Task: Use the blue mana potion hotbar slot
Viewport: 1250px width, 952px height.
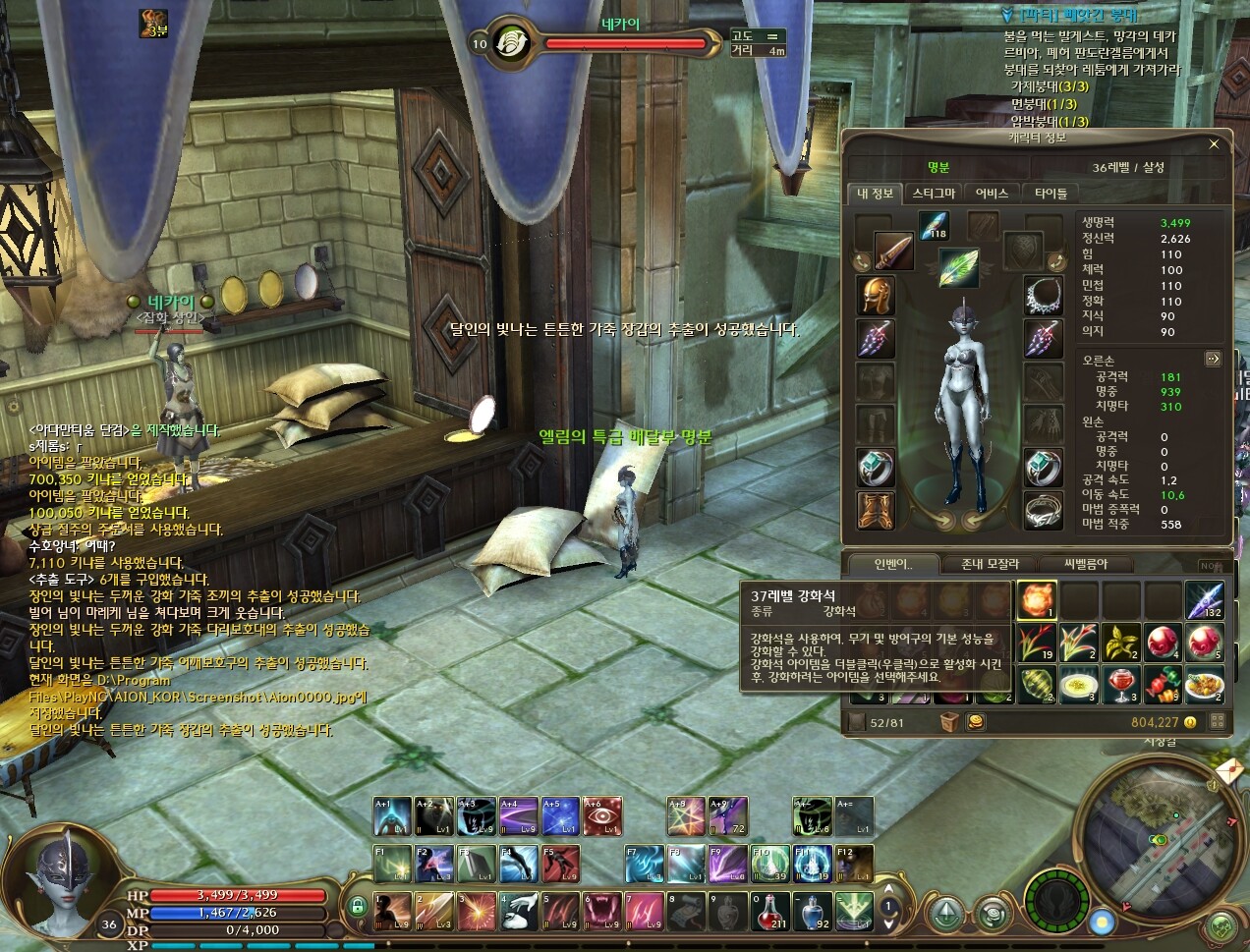Action: [x=813, y=911]
